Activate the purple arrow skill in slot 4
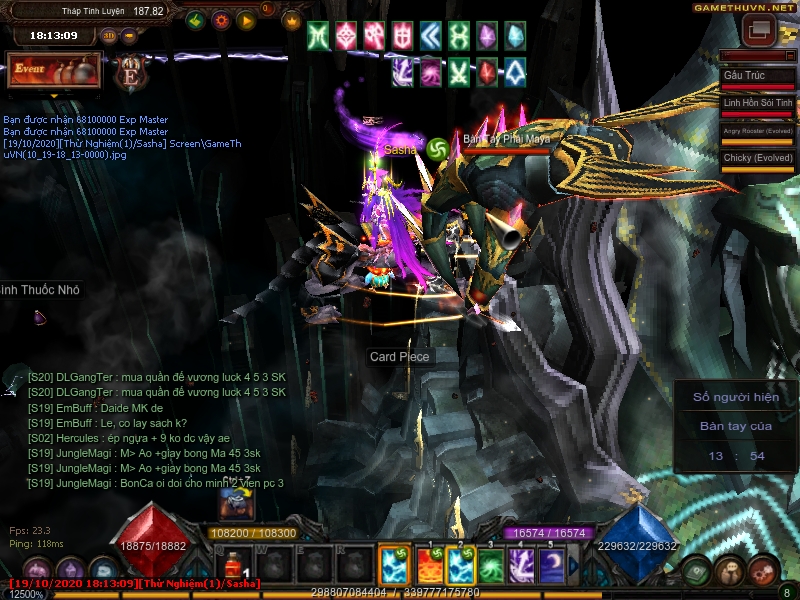 pos(520,566)
